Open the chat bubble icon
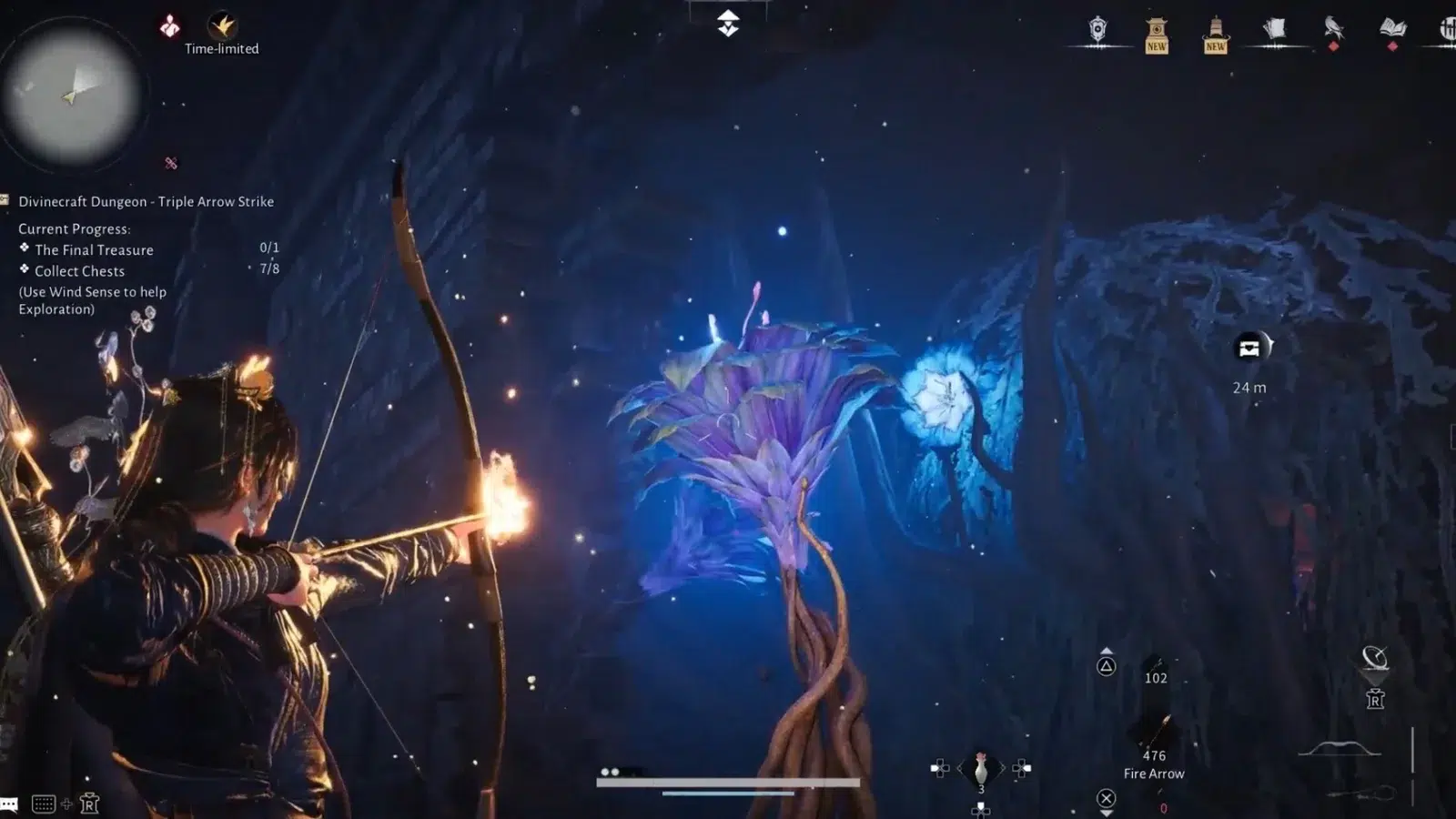1456x819 pixels. 9,804
